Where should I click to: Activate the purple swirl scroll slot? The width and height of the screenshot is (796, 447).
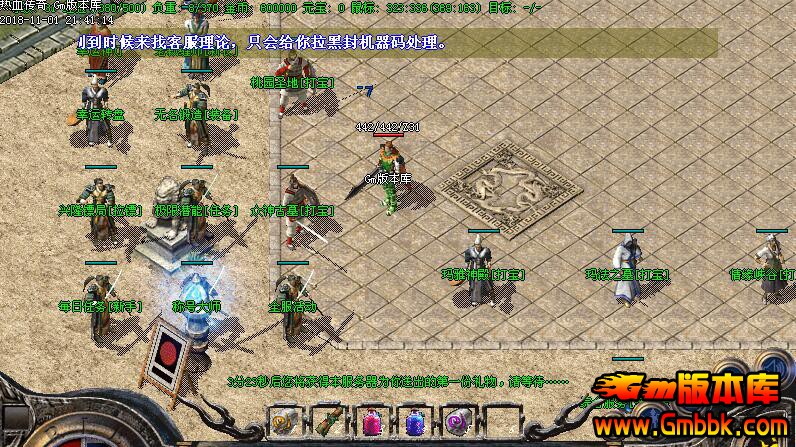pos(457,422)
